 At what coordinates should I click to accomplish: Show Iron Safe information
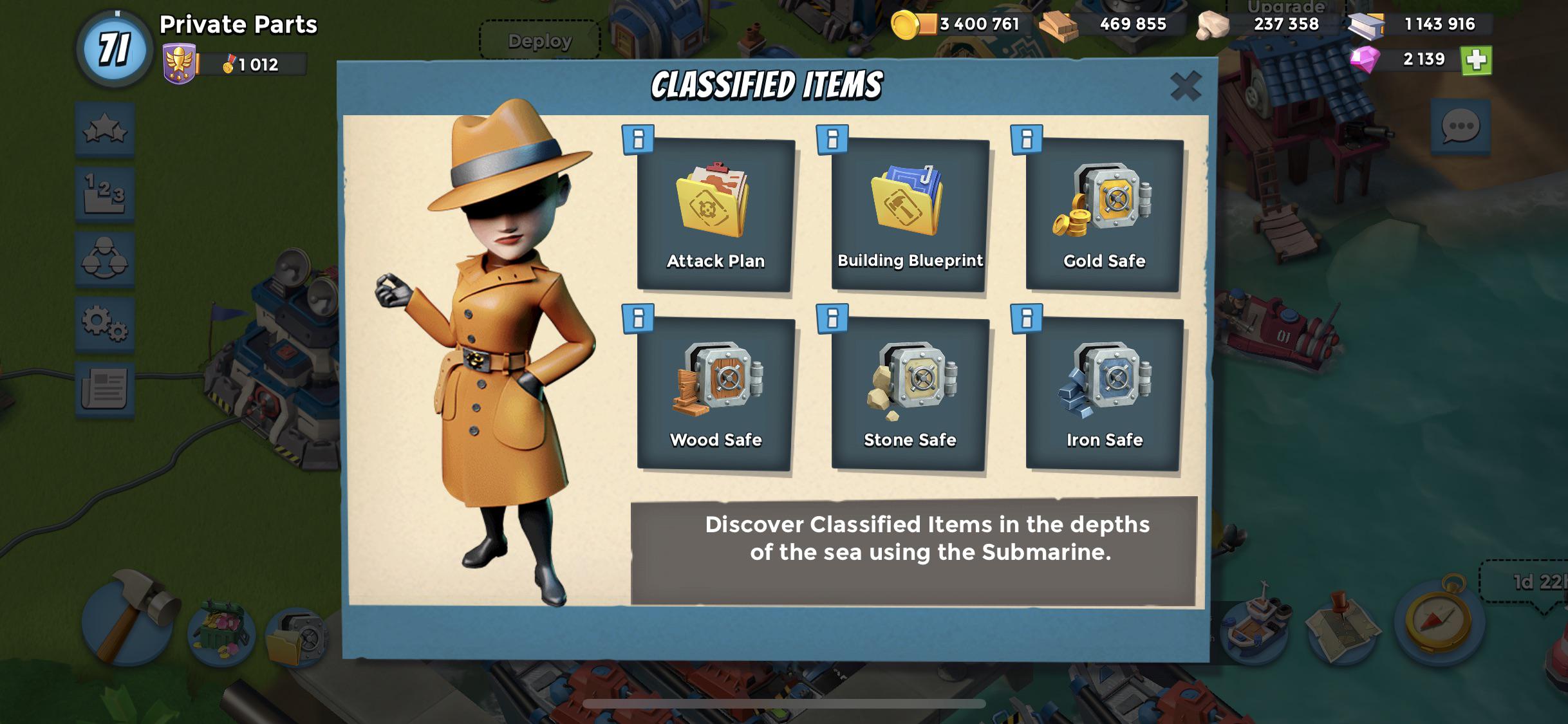1027,319
